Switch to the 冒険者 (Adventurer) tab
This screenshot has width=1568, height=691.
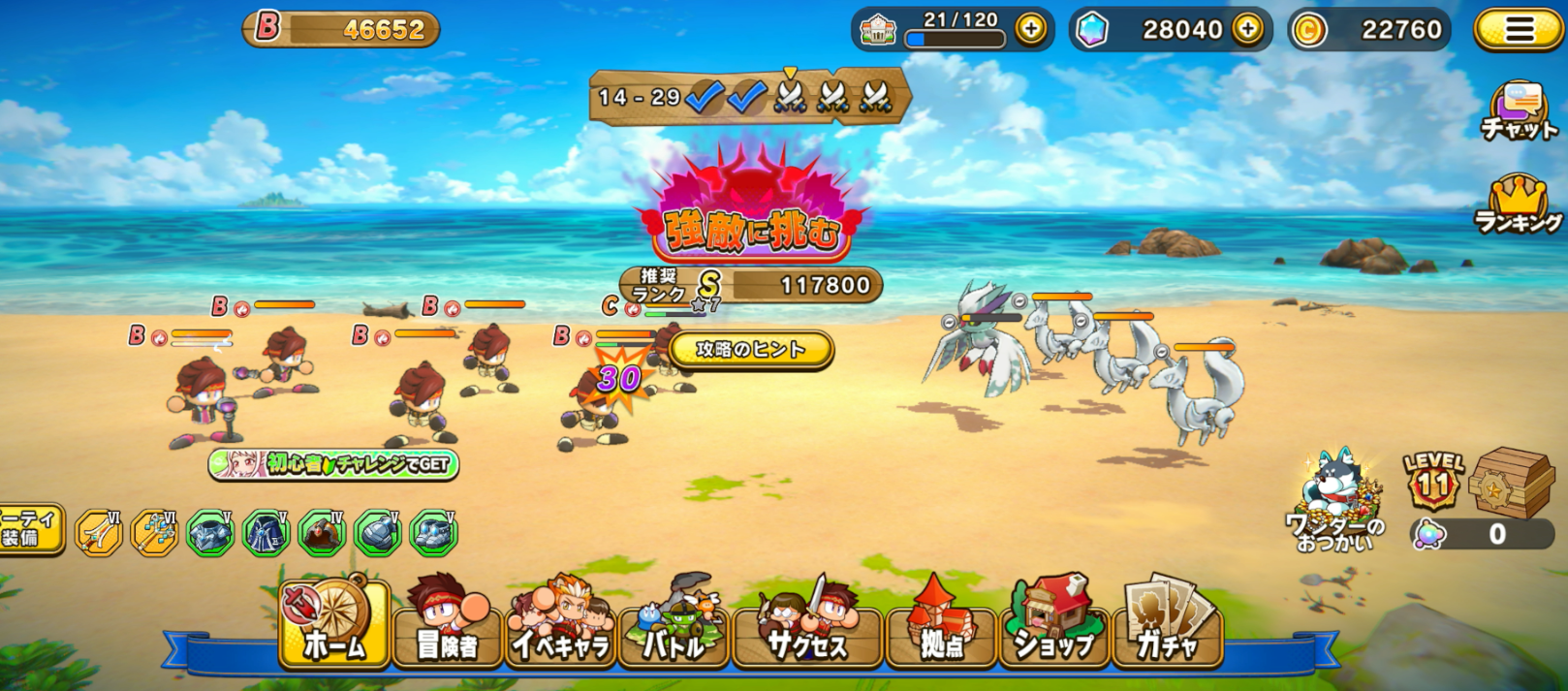[447, 625]
